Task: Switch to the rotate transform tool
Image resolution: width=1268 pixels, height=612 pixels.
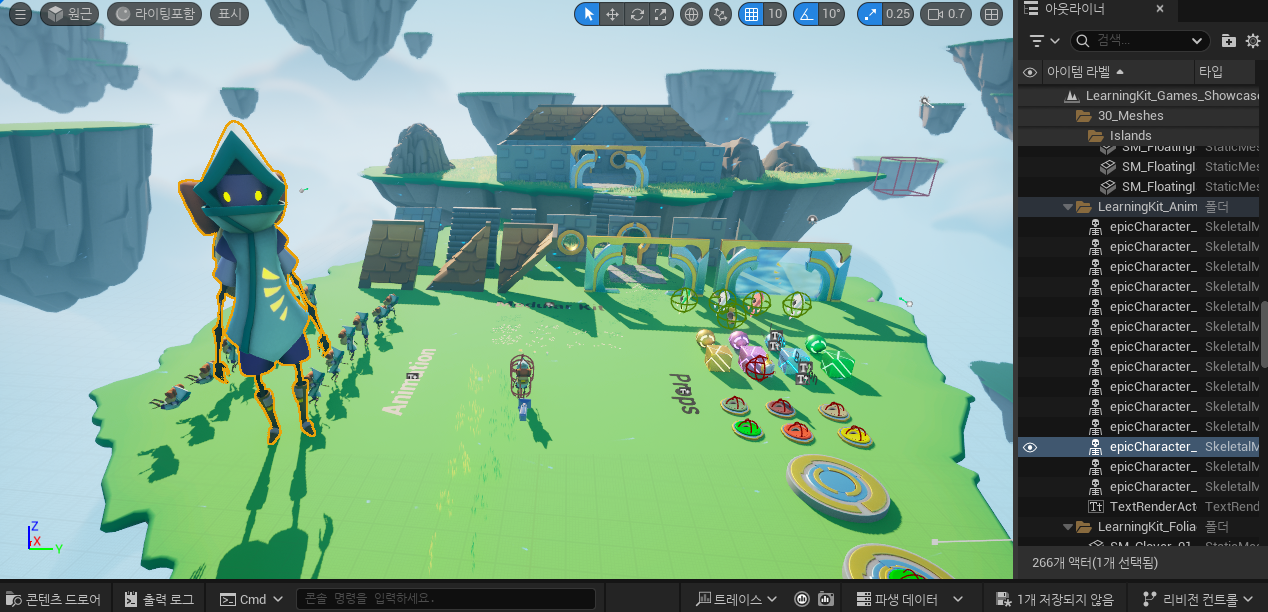Action: tap(636, 14)
